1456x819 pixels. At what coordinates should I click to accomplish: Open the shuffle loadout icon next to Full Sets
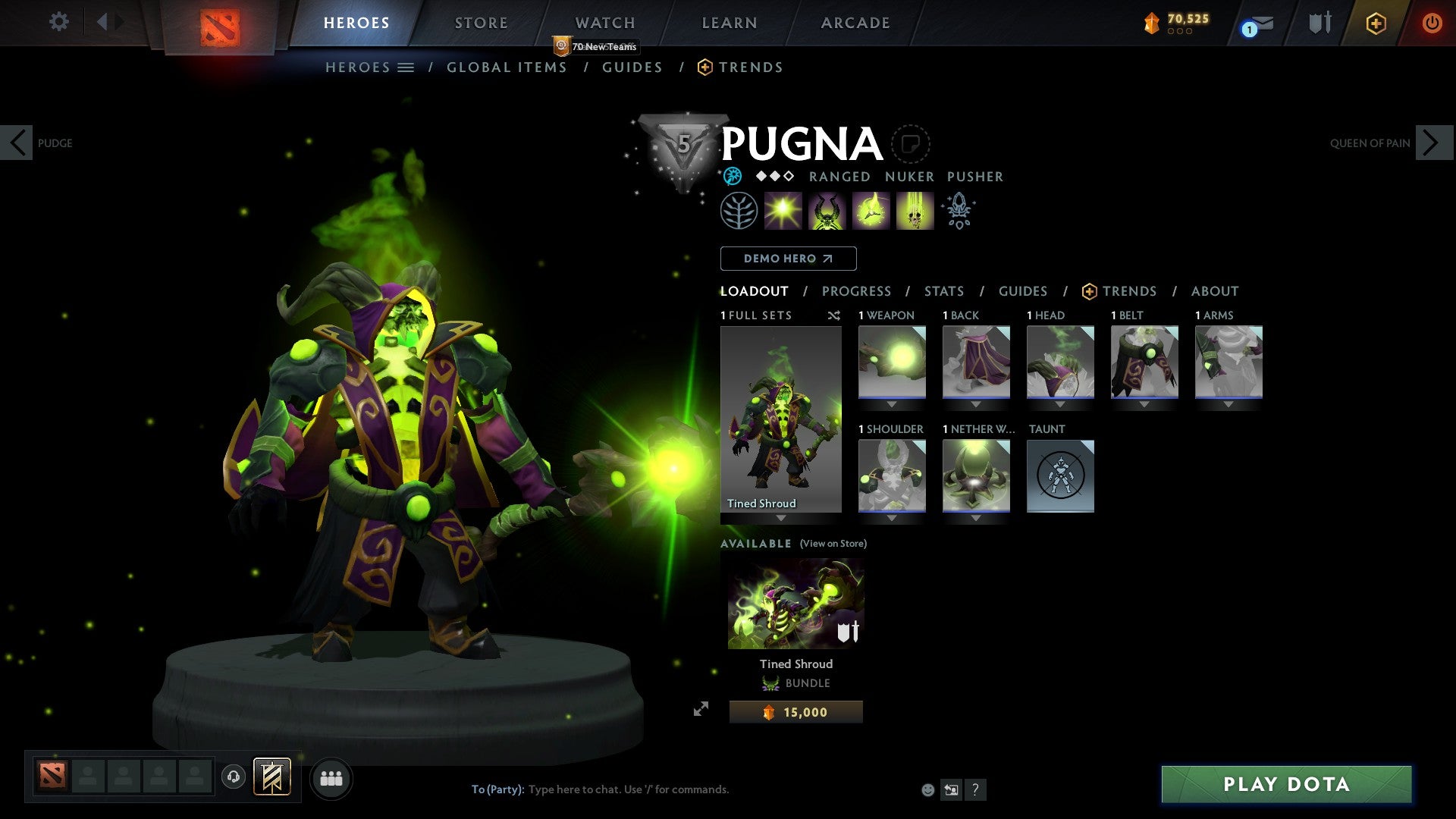tap(833, 315)
